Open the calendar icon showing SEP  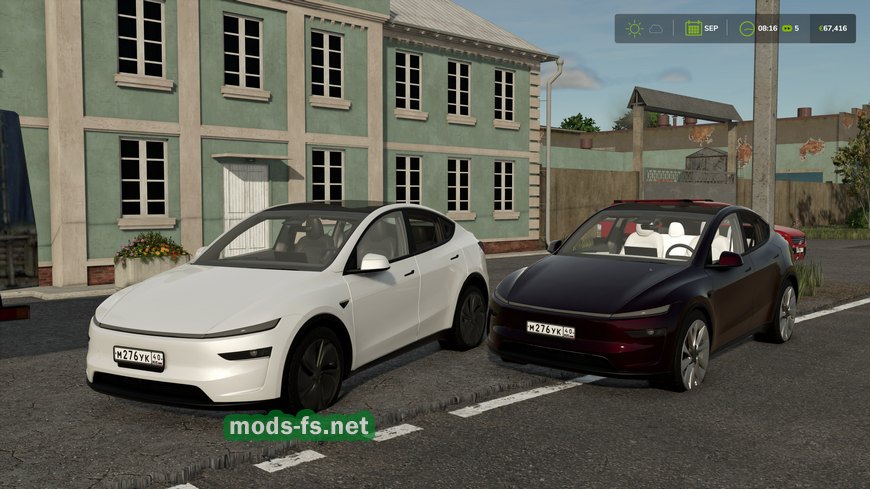tap(693, 28)
